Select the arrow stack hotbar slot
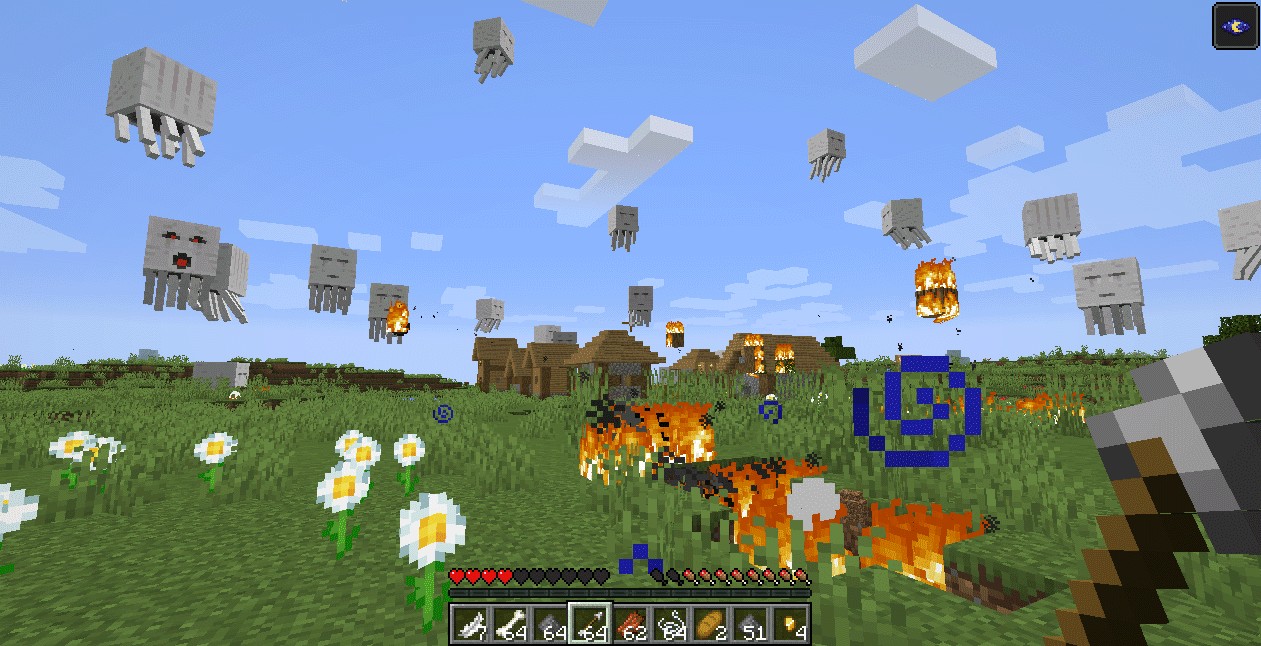 point(590,623)
